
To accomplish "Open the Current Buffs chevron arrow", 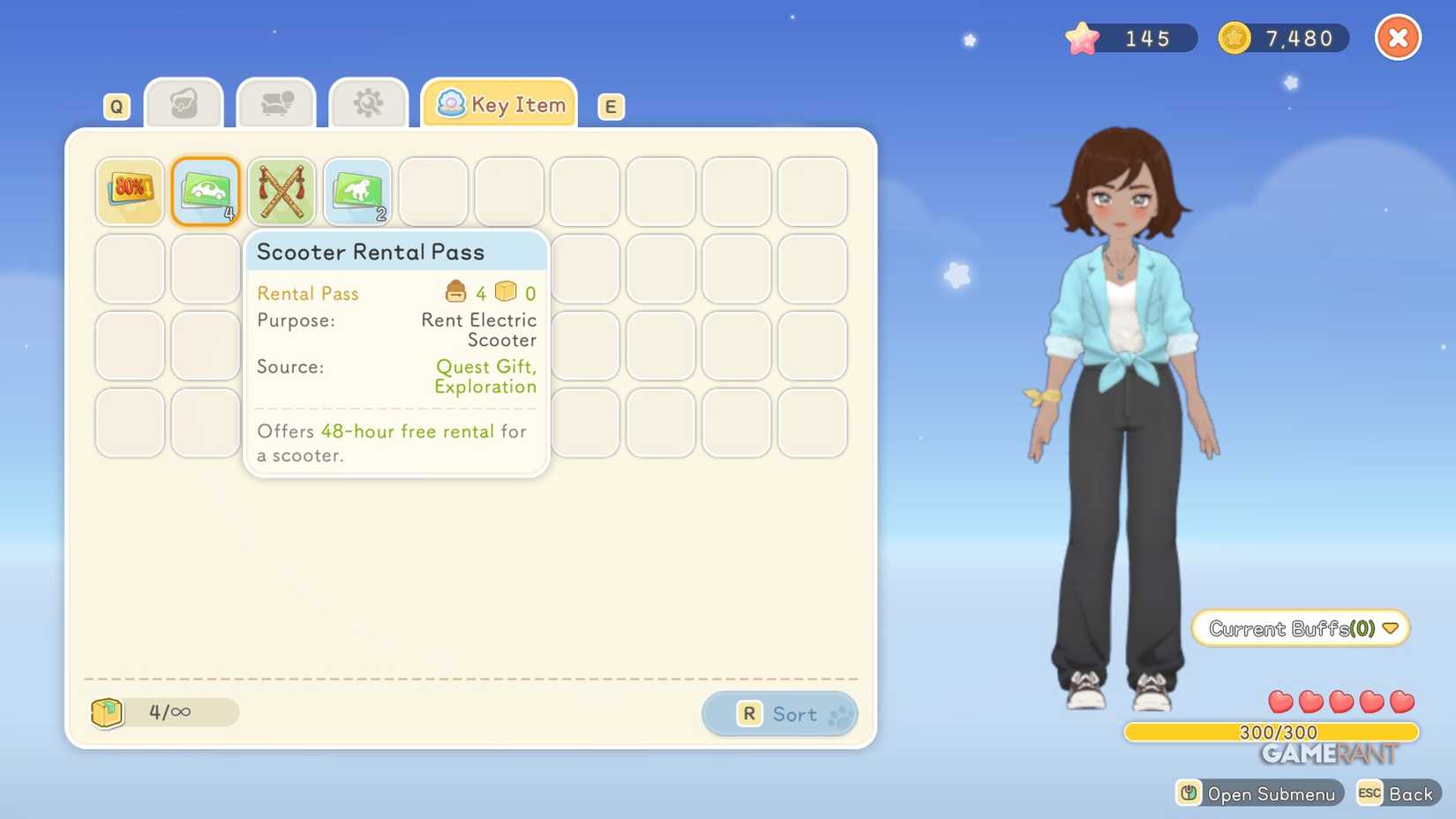I will click(x=1391, y=628).
